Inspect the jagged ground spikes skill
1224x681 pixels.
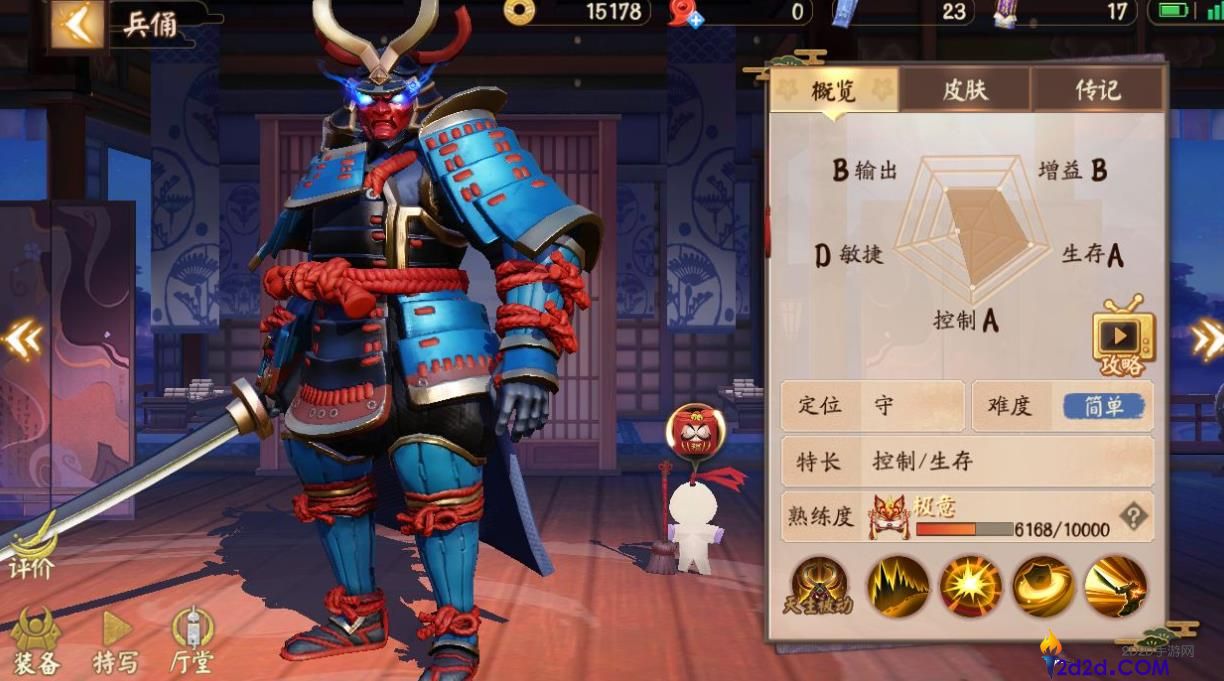click(x=897, y=586)
